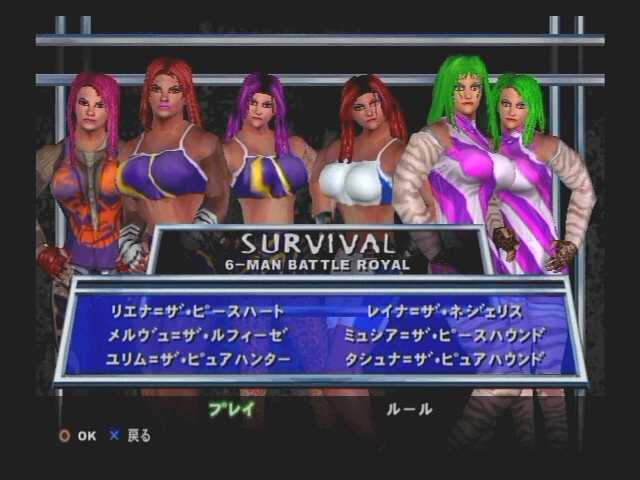Choose the ミュシア=ザ・ピースハウンド entry
Screen dimensions: 640x480
coord(444,335)
